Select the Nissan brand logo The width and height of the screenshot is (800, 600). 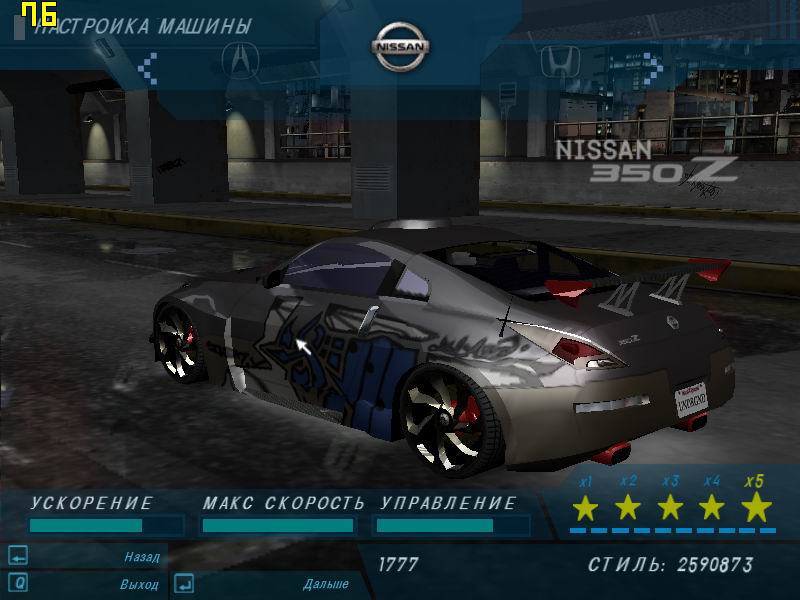(x=400, y=47)
